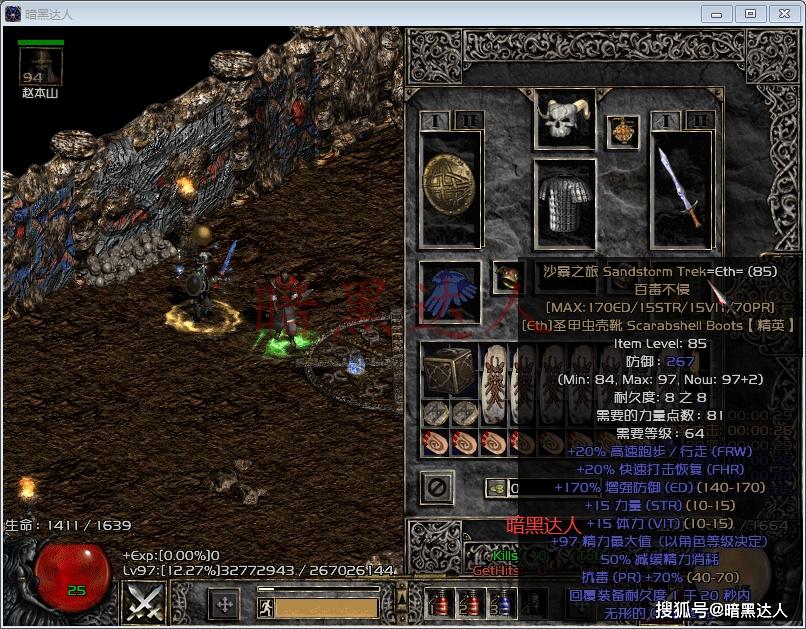The width and height of the screenshot is (806, 629).
Task: Minimize the 暗黑达人 game window
Action: coord(716,13)
